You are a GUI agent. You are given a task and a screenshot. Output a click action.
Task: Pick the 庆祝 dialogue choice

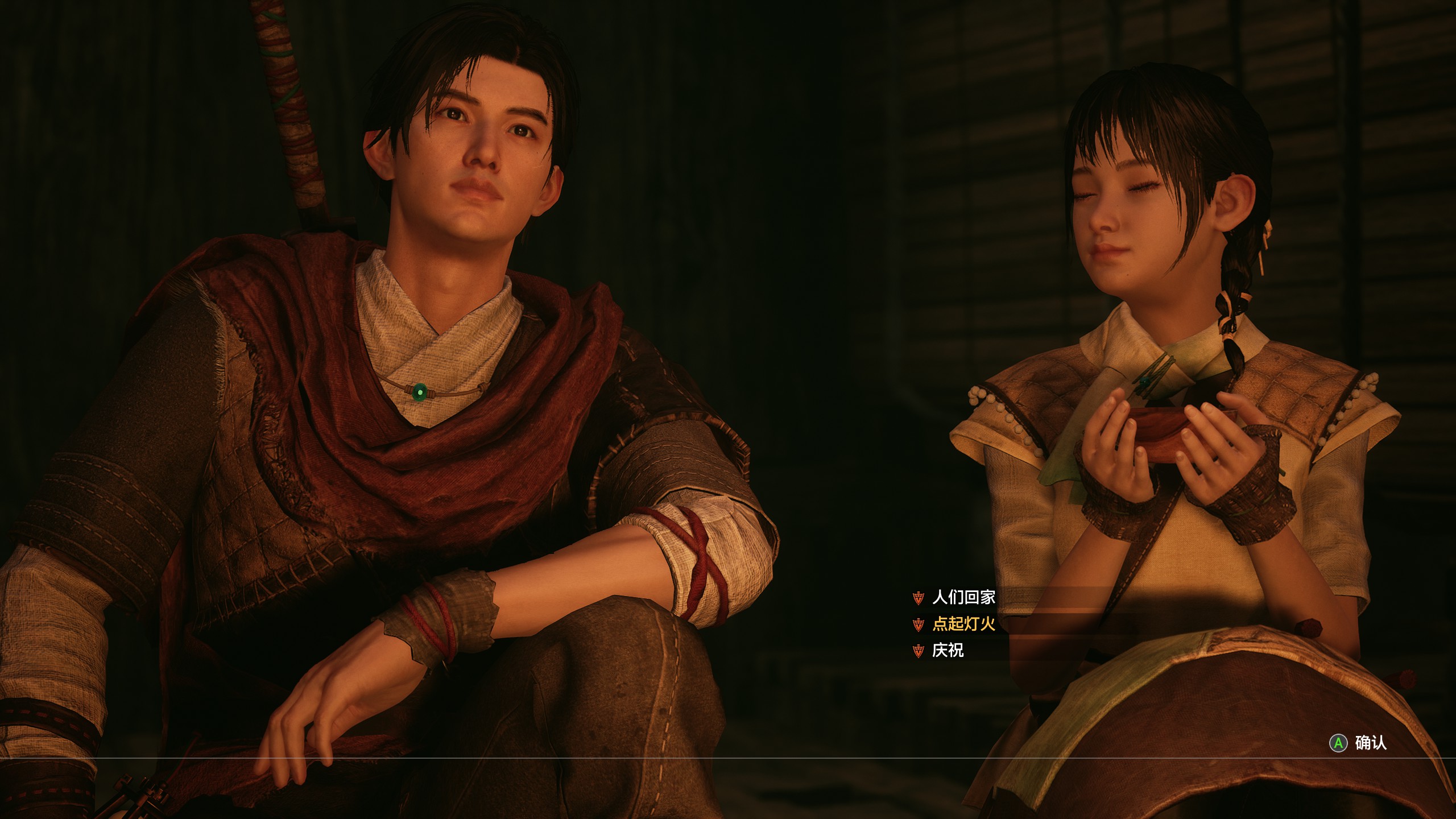(x=948, y=650)
